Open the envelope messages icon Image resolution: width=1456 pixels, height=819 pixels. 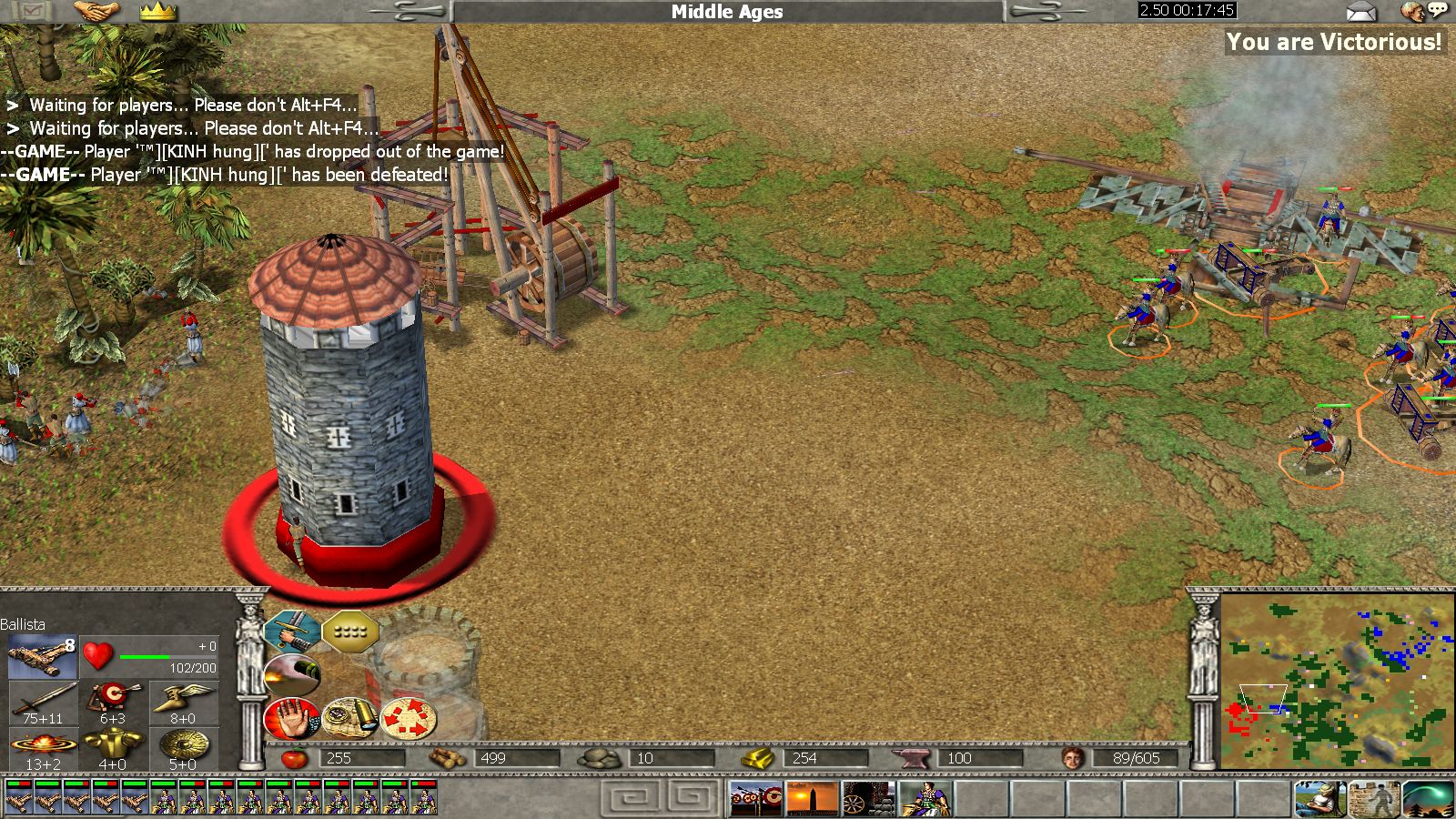[1360, 11]
